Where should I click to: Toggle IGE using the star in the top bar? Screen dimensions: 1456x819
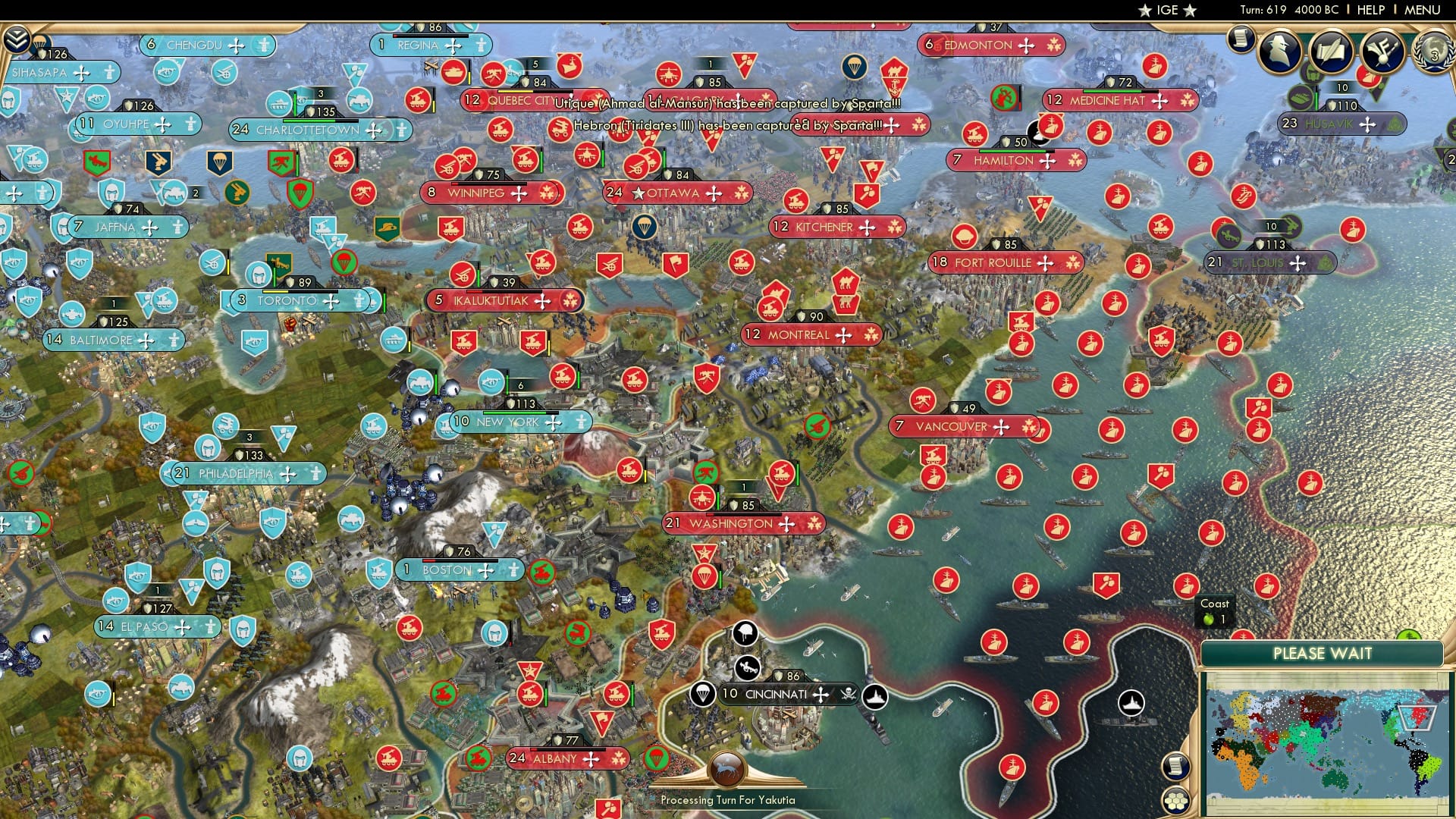(x=1145, y=10)
